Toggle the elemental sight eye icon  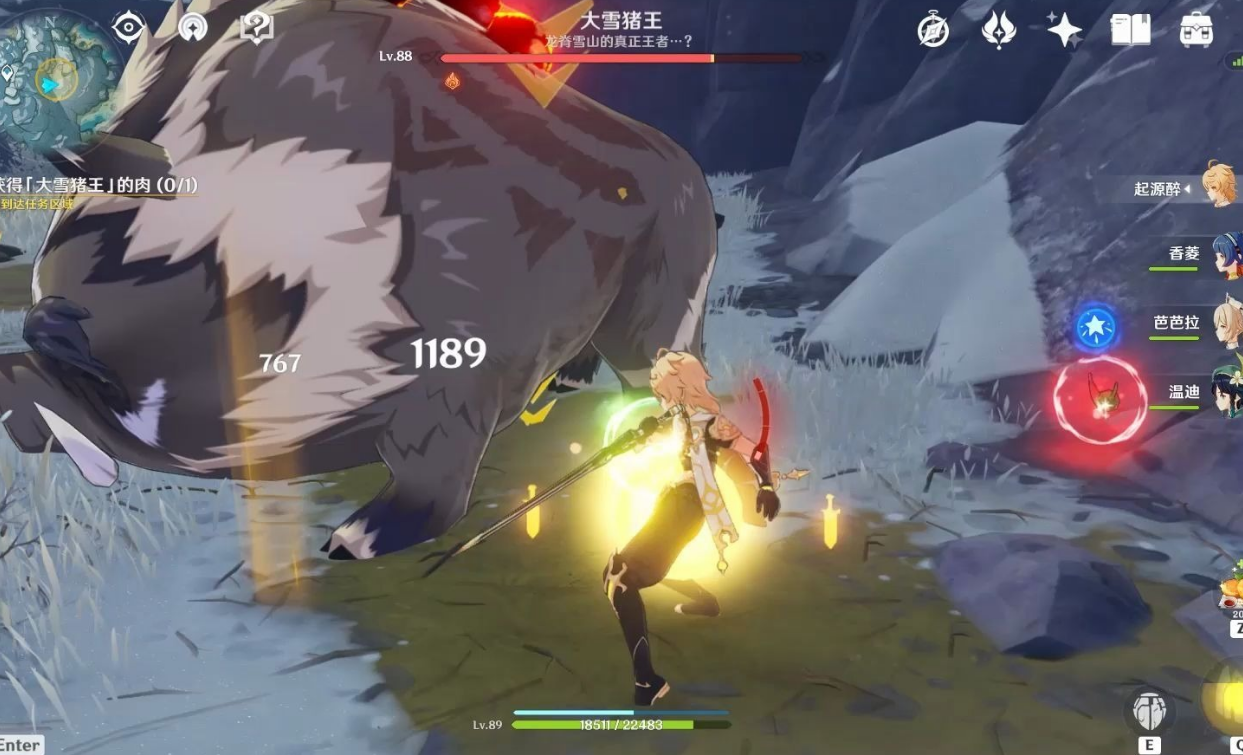pos(129,27)
